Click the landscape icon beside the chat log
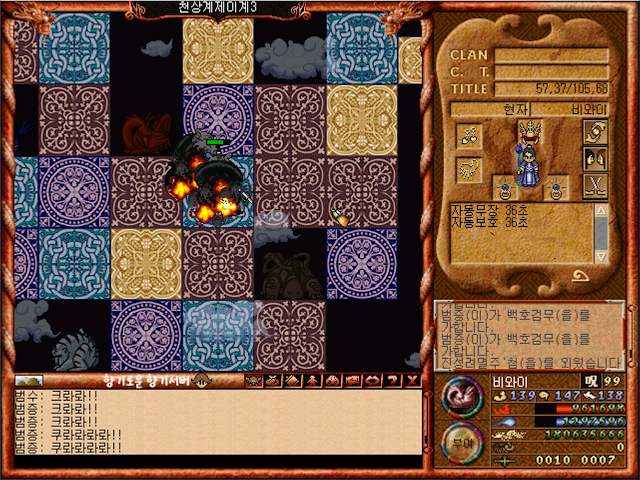The image size is (640, 480). point(28,381)
